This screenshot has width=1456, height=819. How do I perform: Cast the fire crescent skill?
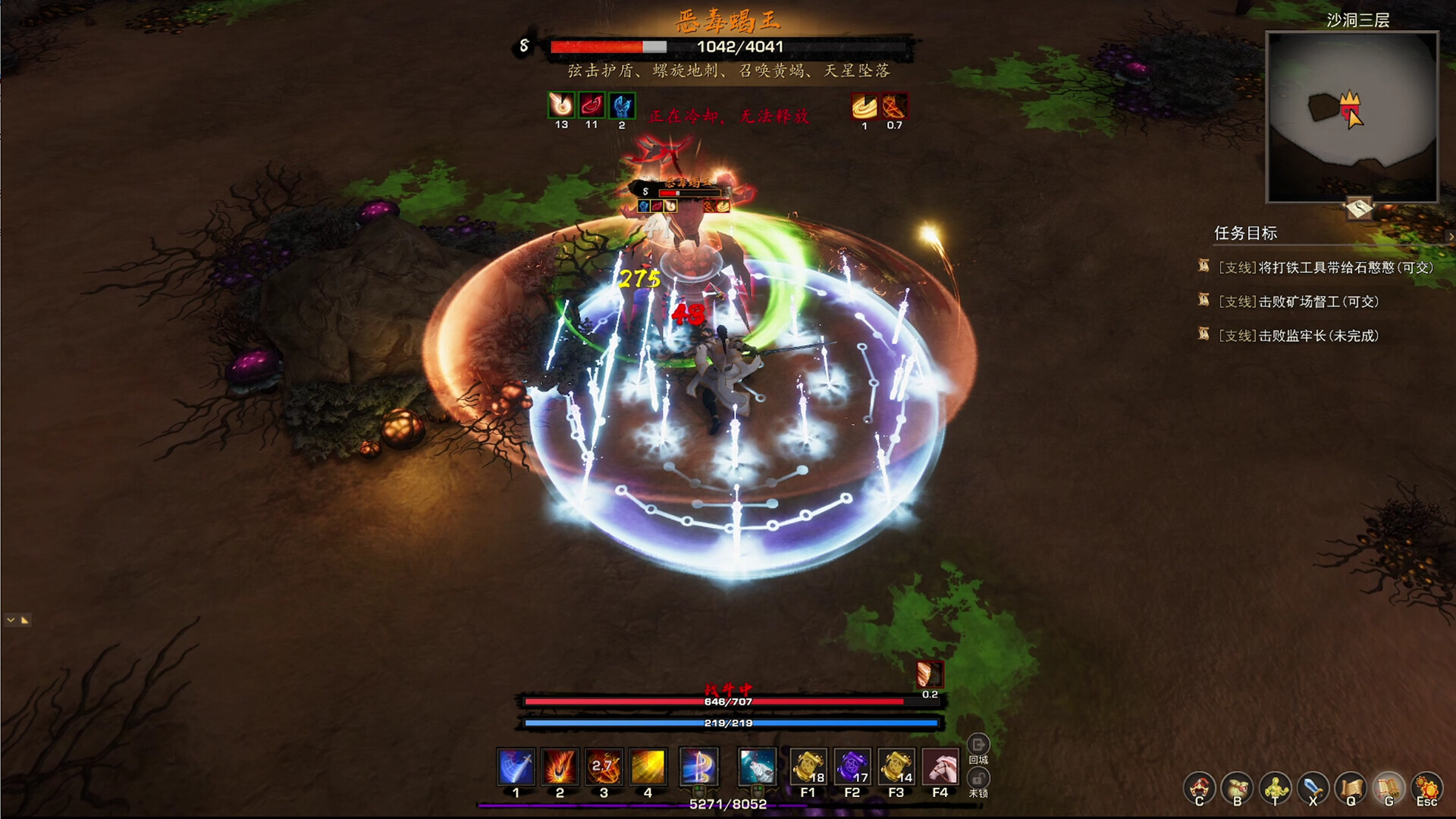(x=560, y=767)
